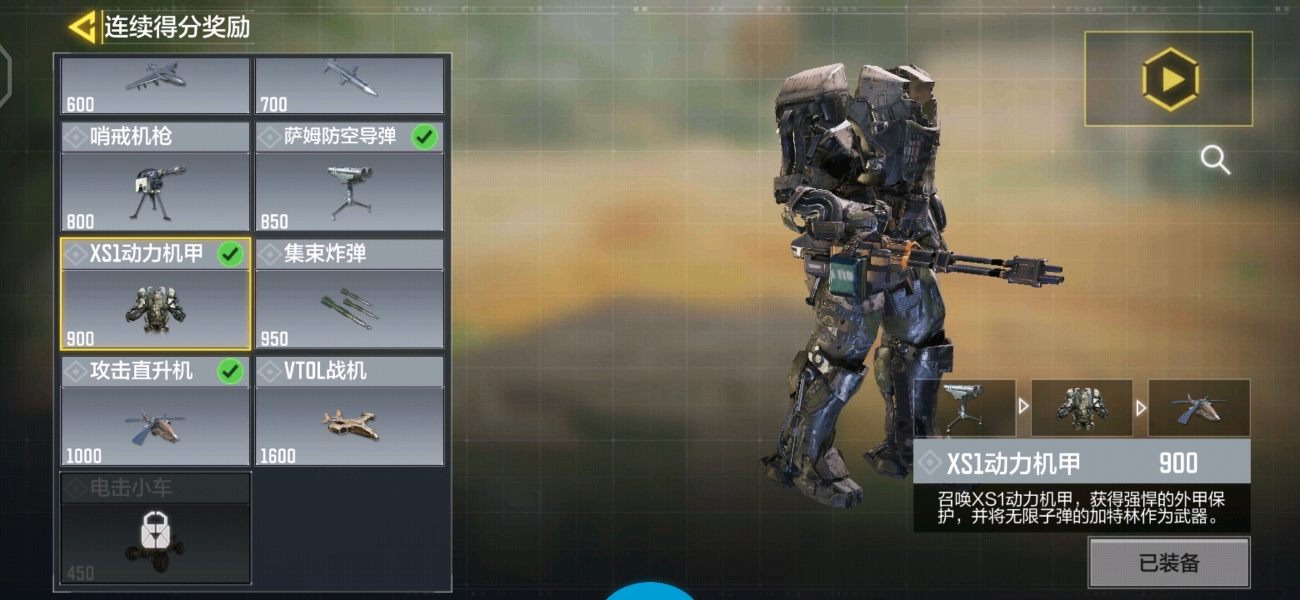Select the XS1 mech equipped slot thumbnail
1300x600 pixels.
coord(1081,408)
